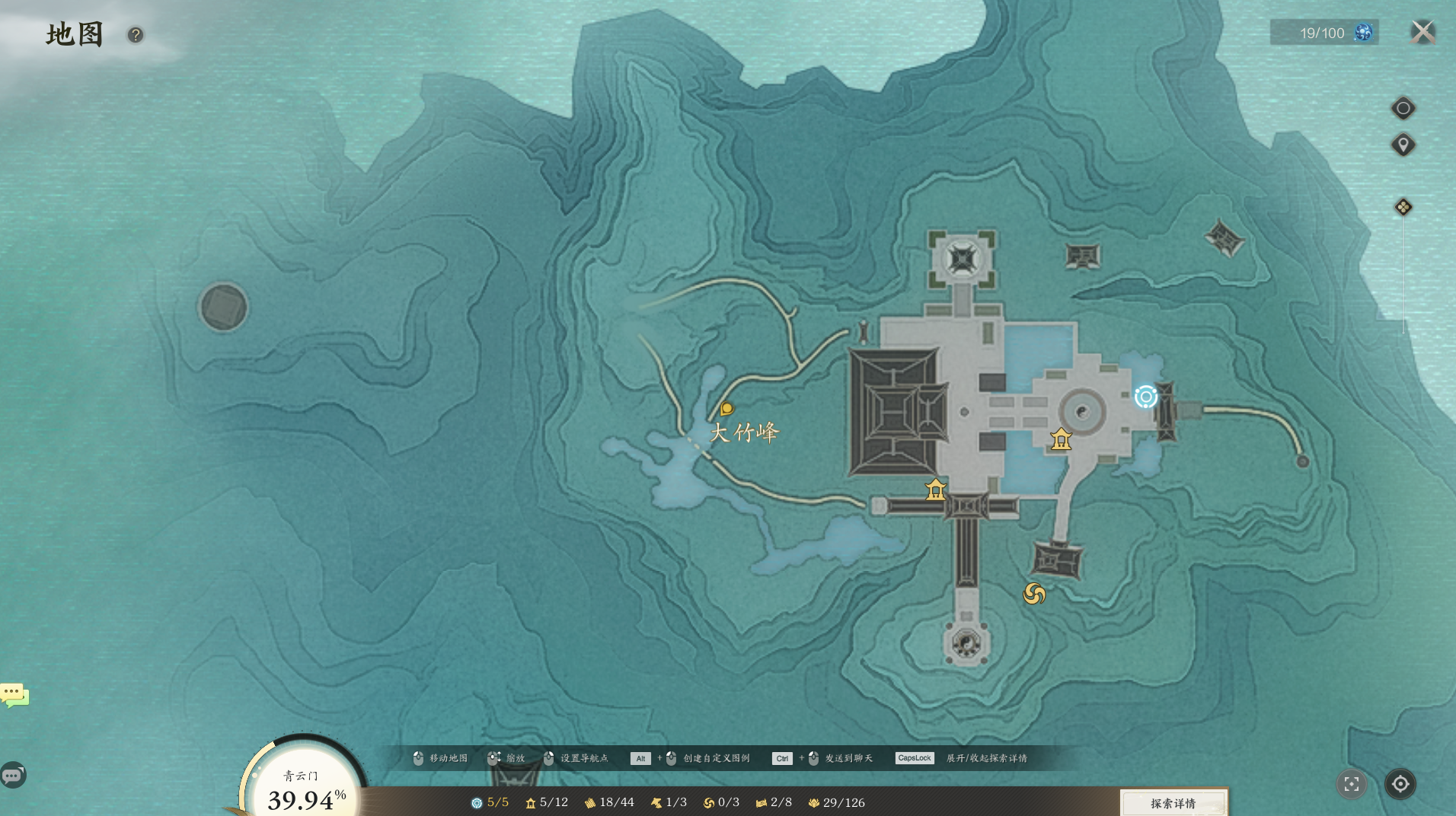Viewport: 1456px width, 816px height.
Task: Click the golden shrine marker at the south gate
Action: pos(935,489)
